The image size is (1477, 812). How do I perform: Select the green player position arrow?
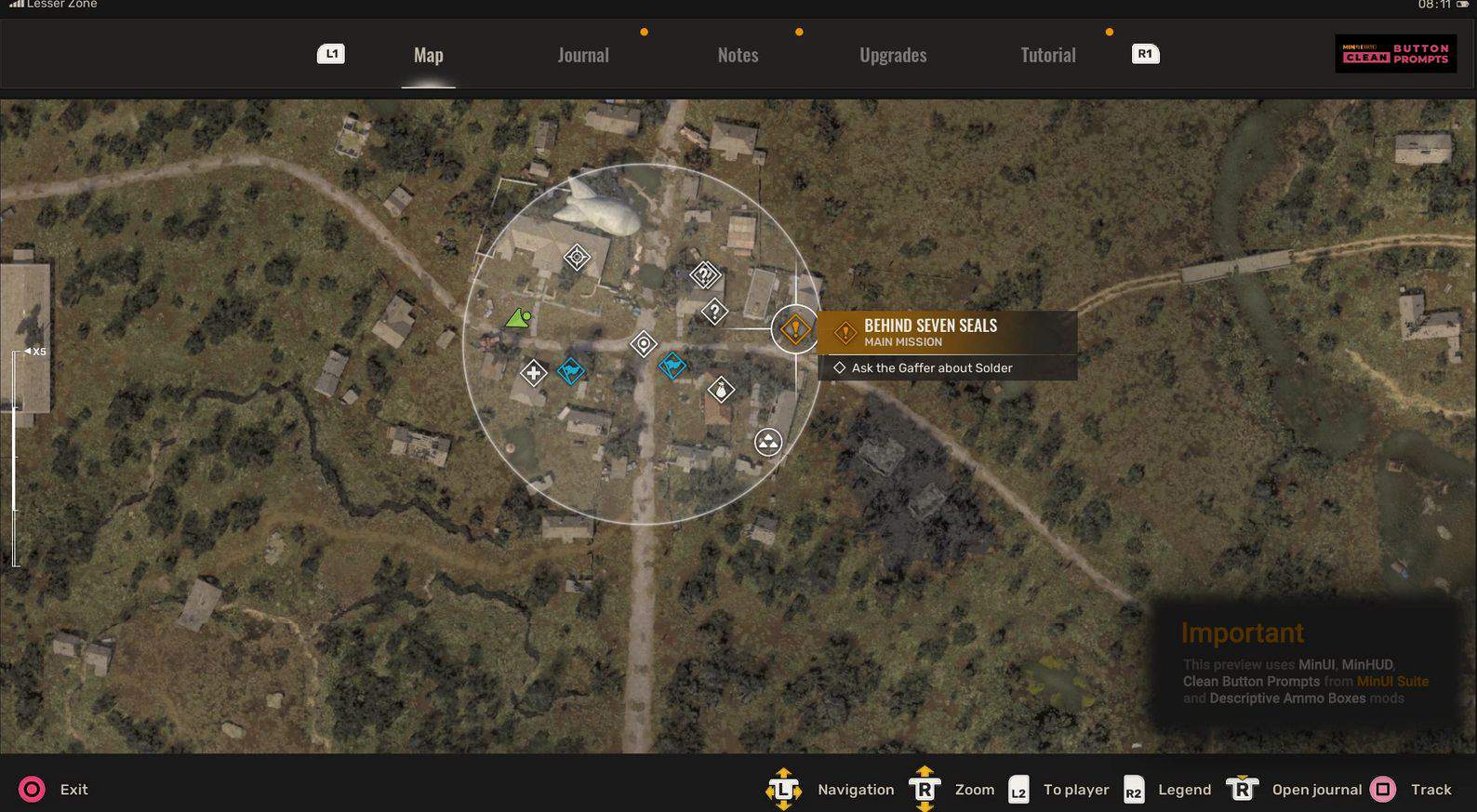(518, 319)
